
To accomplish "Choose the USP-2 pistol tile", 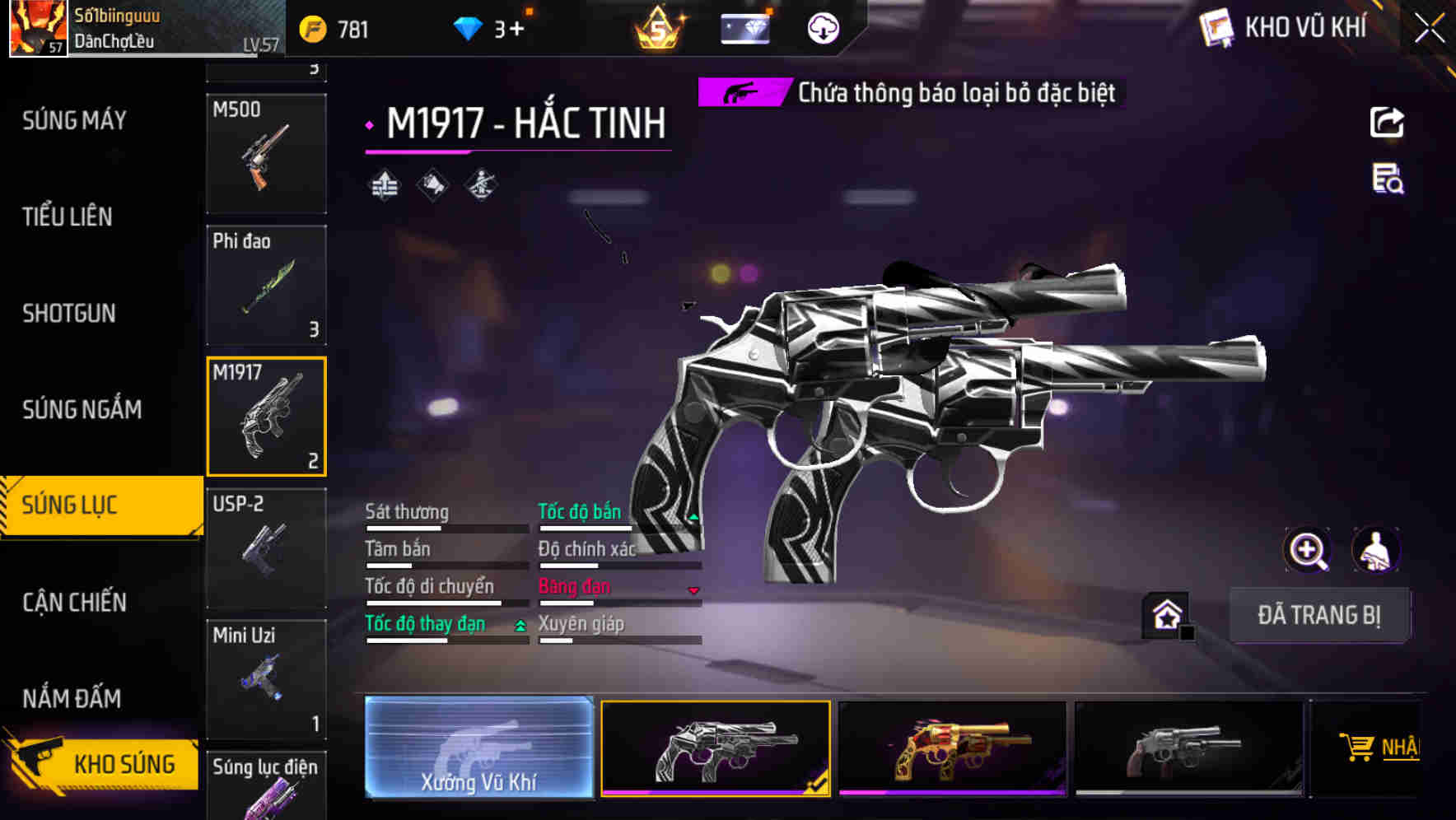I will click(x=266, y=547).
